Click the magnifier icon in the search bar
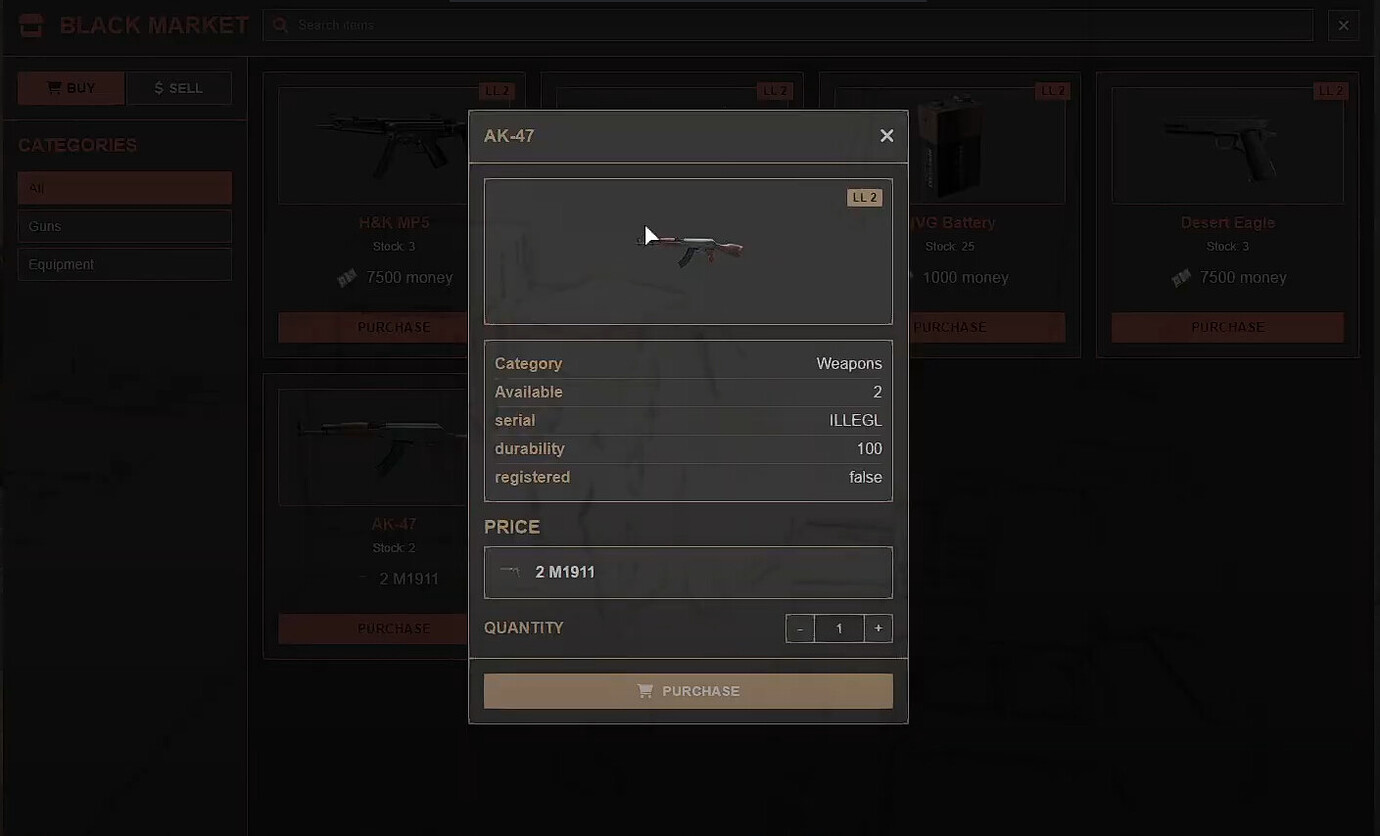 [280, 24]
